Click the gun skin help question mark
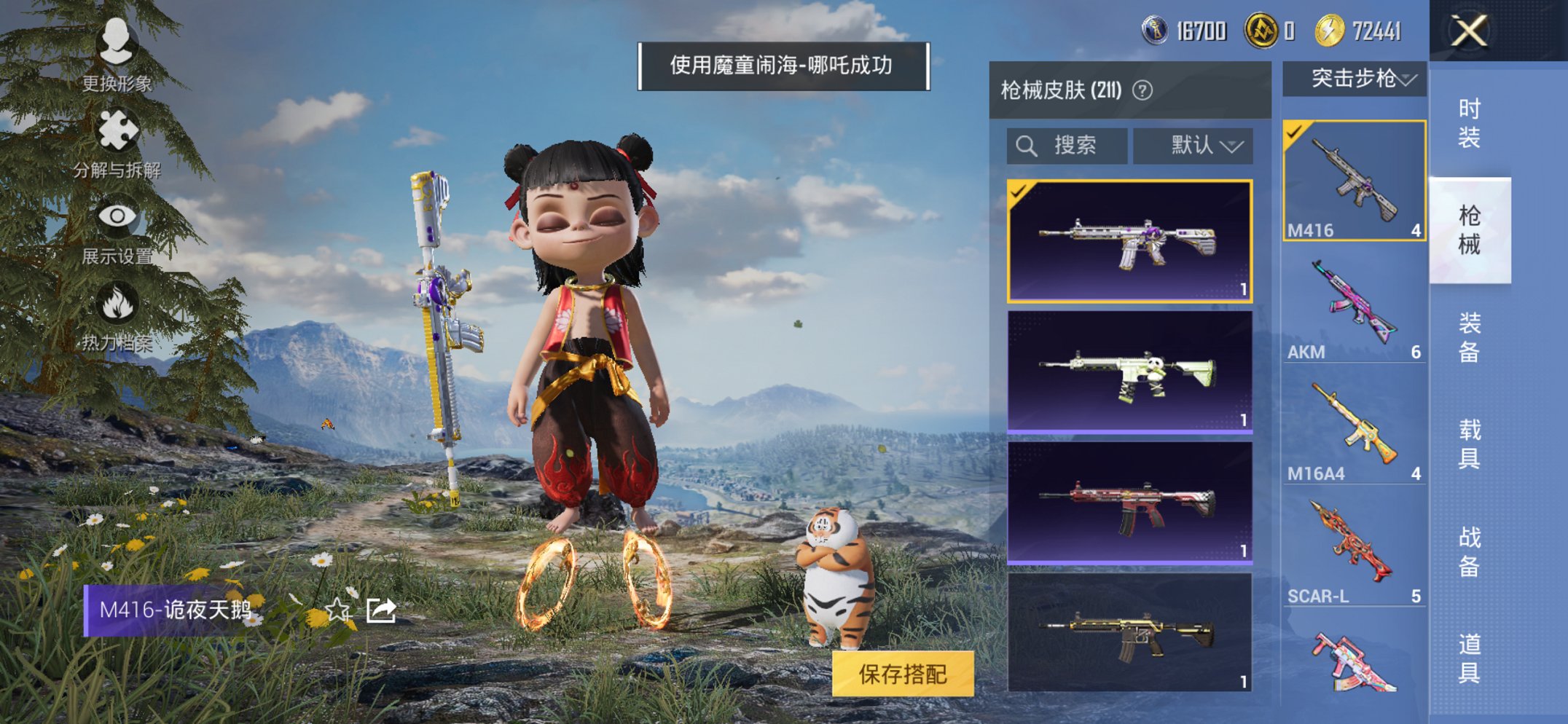 click(1142, 90)
